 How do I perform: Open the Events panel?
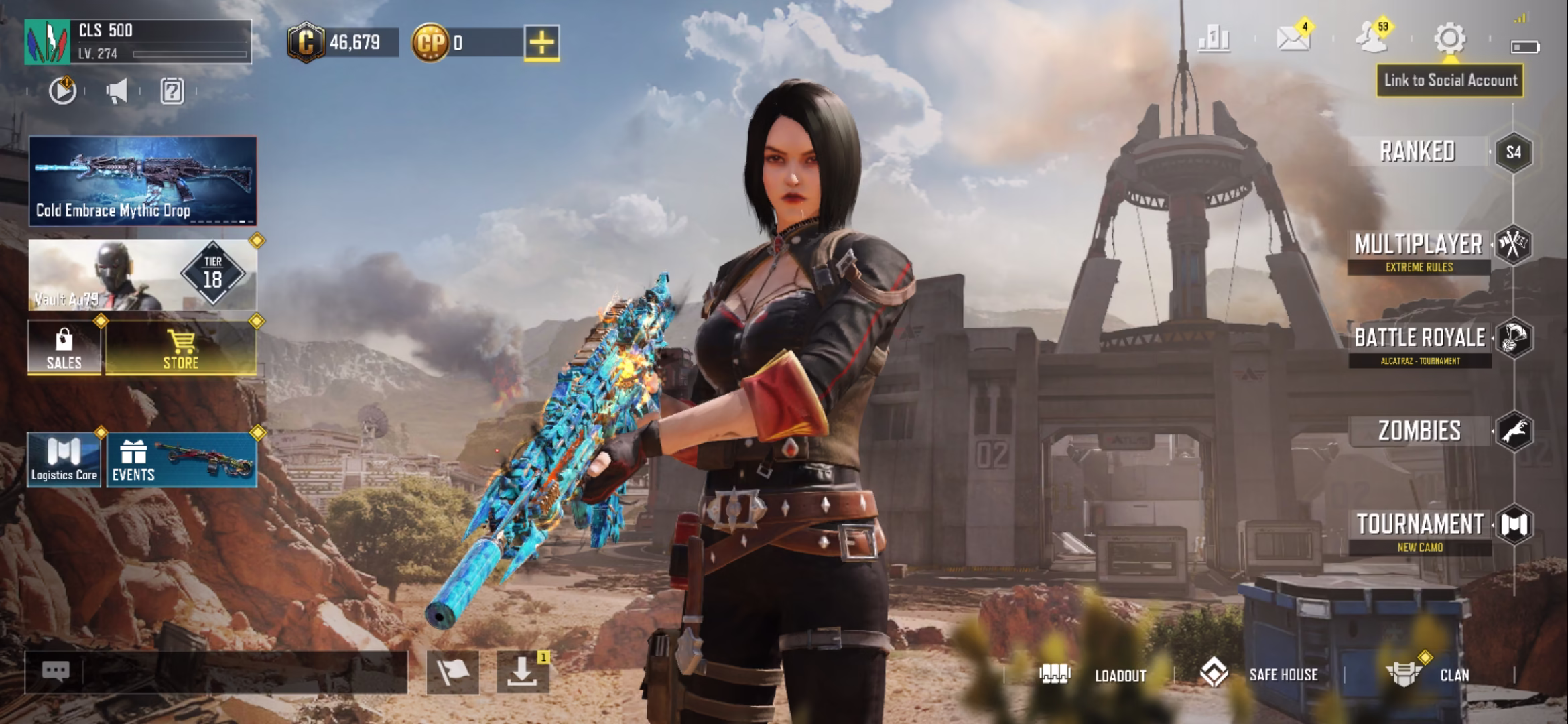(x=181, y=460)
